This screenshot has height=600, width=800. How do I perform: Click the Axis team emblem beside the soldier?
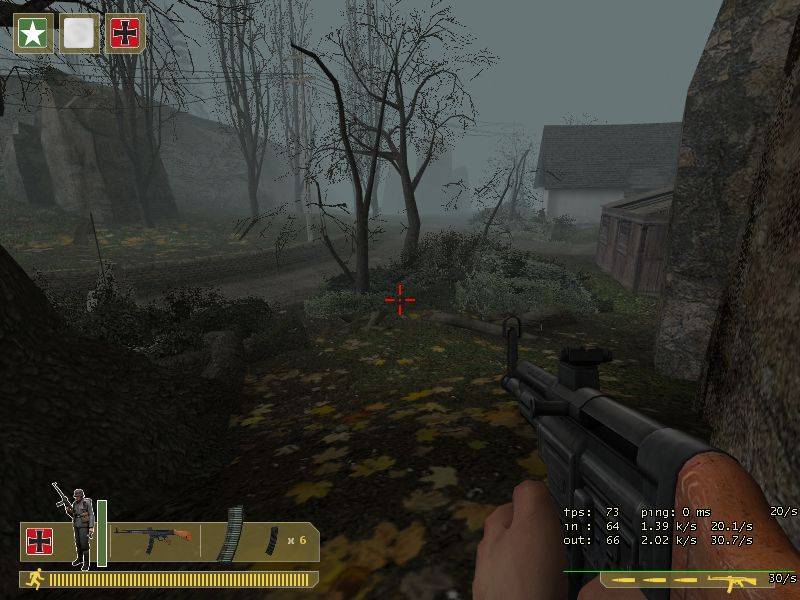click(x=39, y=541)
